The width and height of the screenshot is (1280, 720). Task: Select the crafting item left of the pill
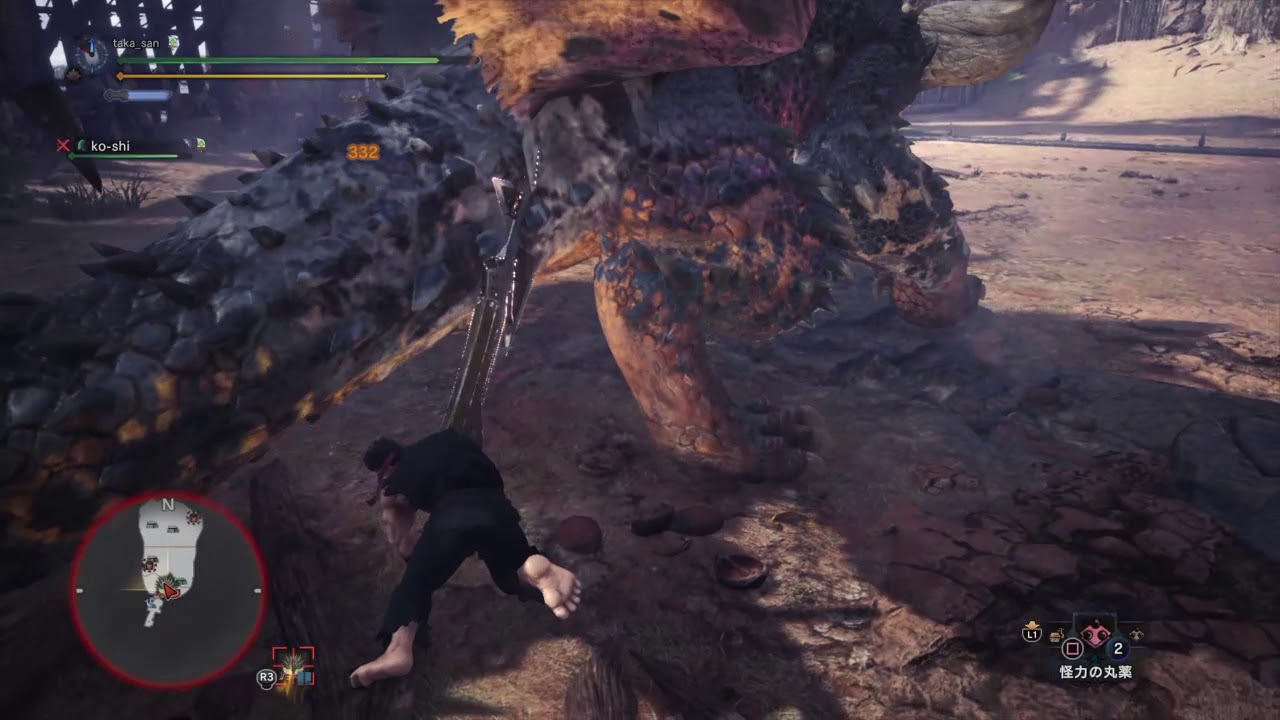[1056, 636]
